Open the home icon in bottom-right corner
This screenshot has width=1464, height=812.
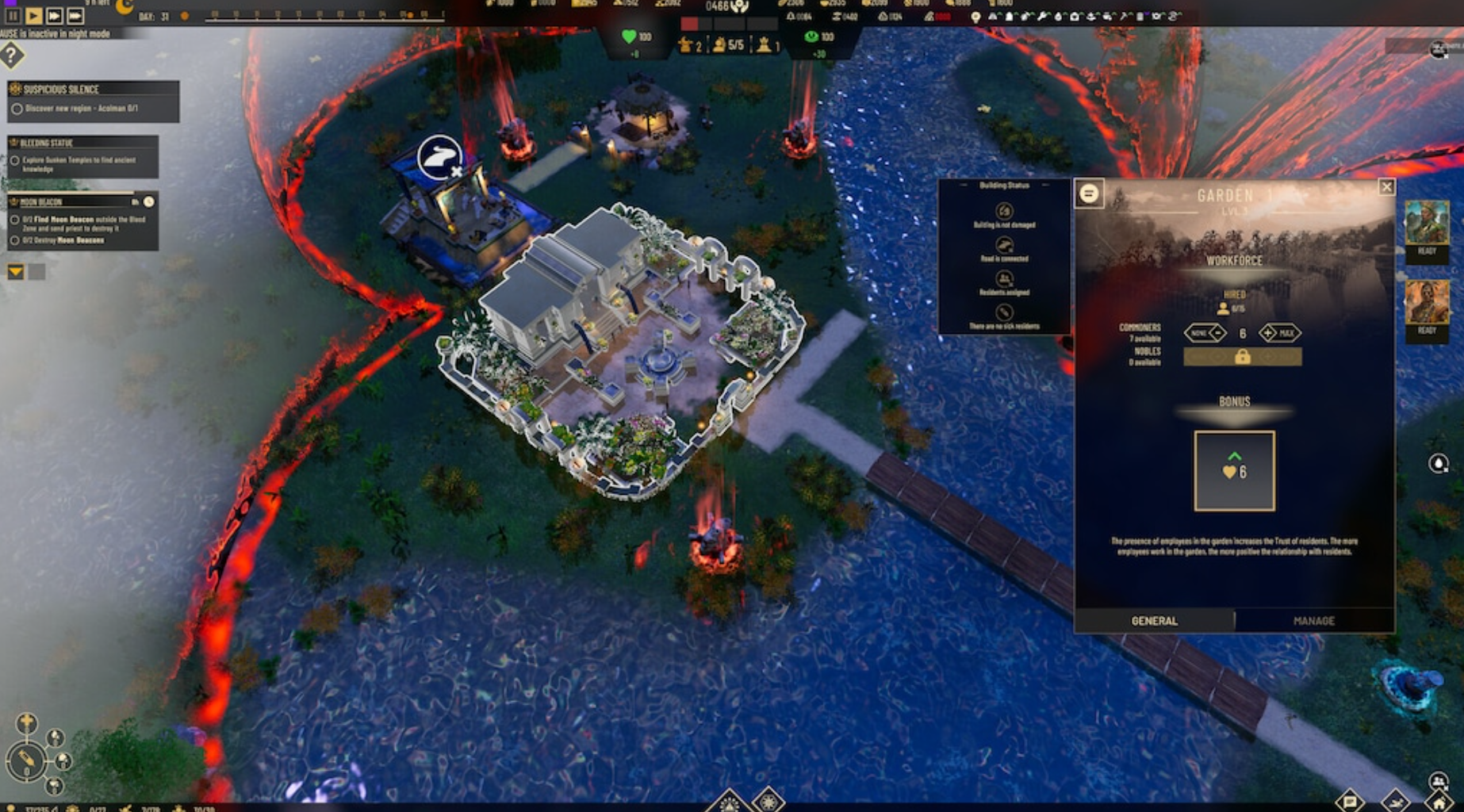pyautogui.click(x=1438, y=804)
